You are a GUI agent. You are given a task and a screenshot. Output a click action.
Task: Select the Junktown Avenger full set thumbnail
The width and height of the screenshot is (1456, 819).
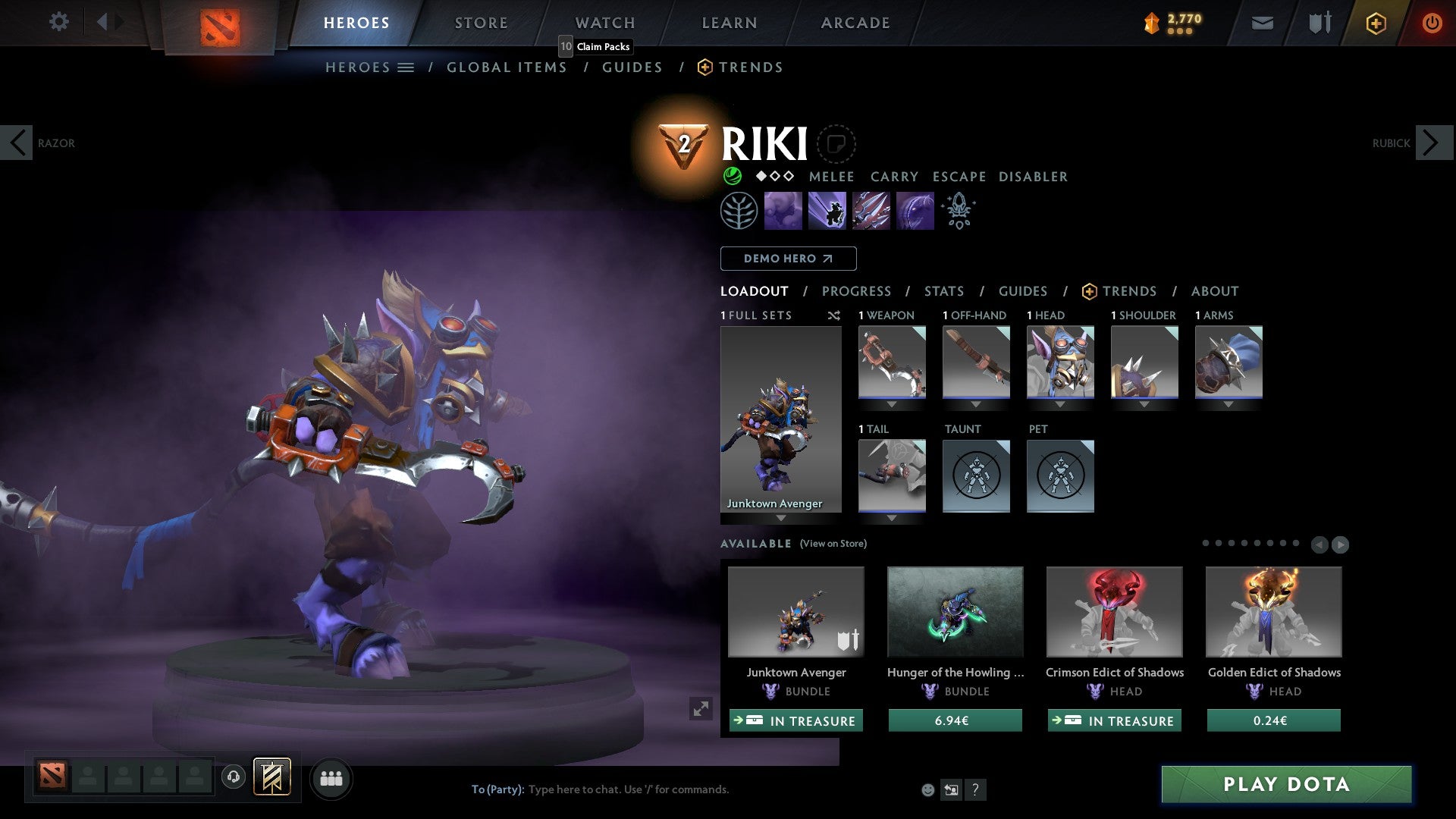[x=780, y=417]
